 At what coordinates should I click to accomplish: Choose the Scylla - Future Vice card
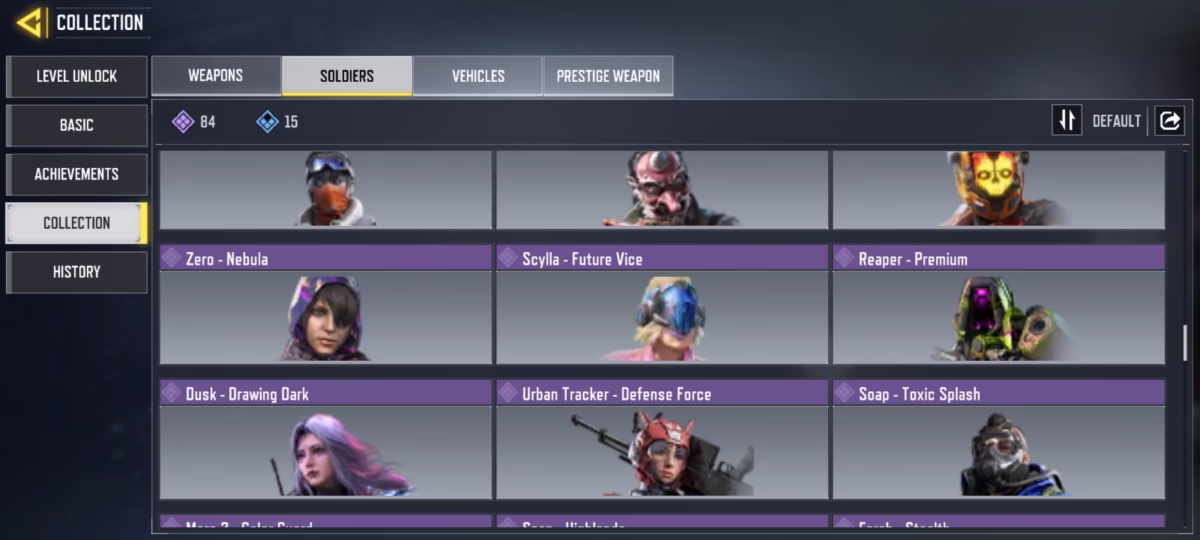pyautogui.click(x=662, y=305)
